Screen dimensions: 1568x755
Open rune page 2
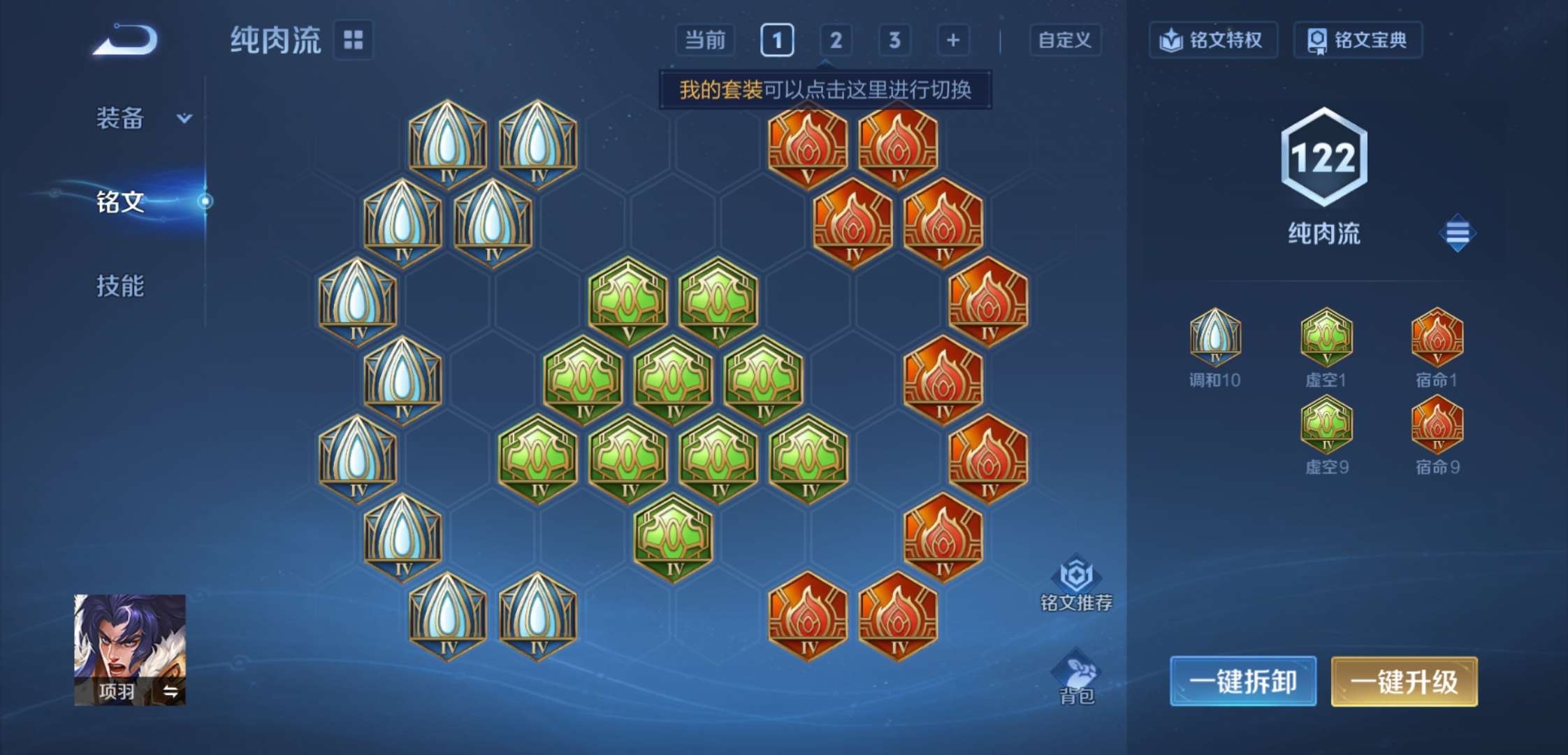click(x=836, y=40)
